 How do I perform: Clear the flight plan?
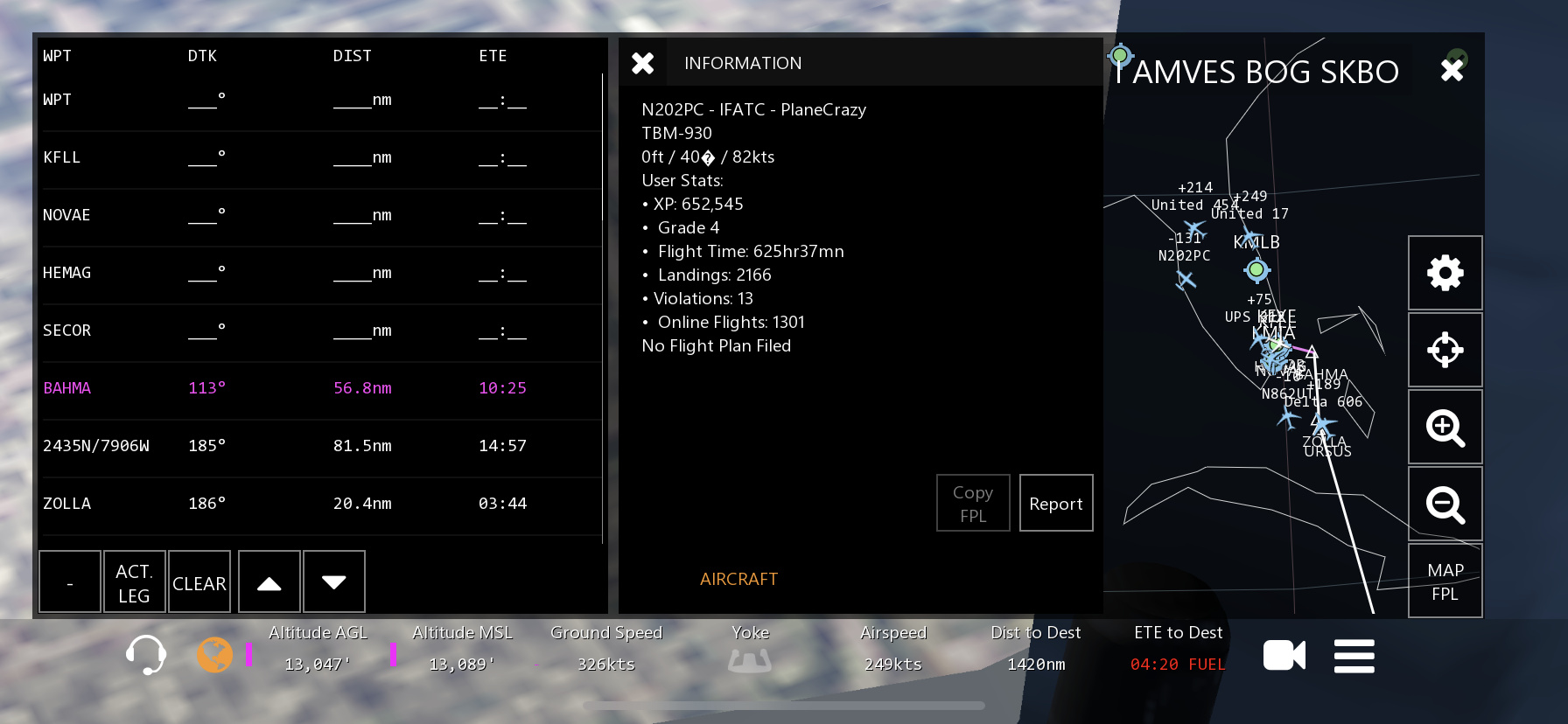(x=199, y=582)
